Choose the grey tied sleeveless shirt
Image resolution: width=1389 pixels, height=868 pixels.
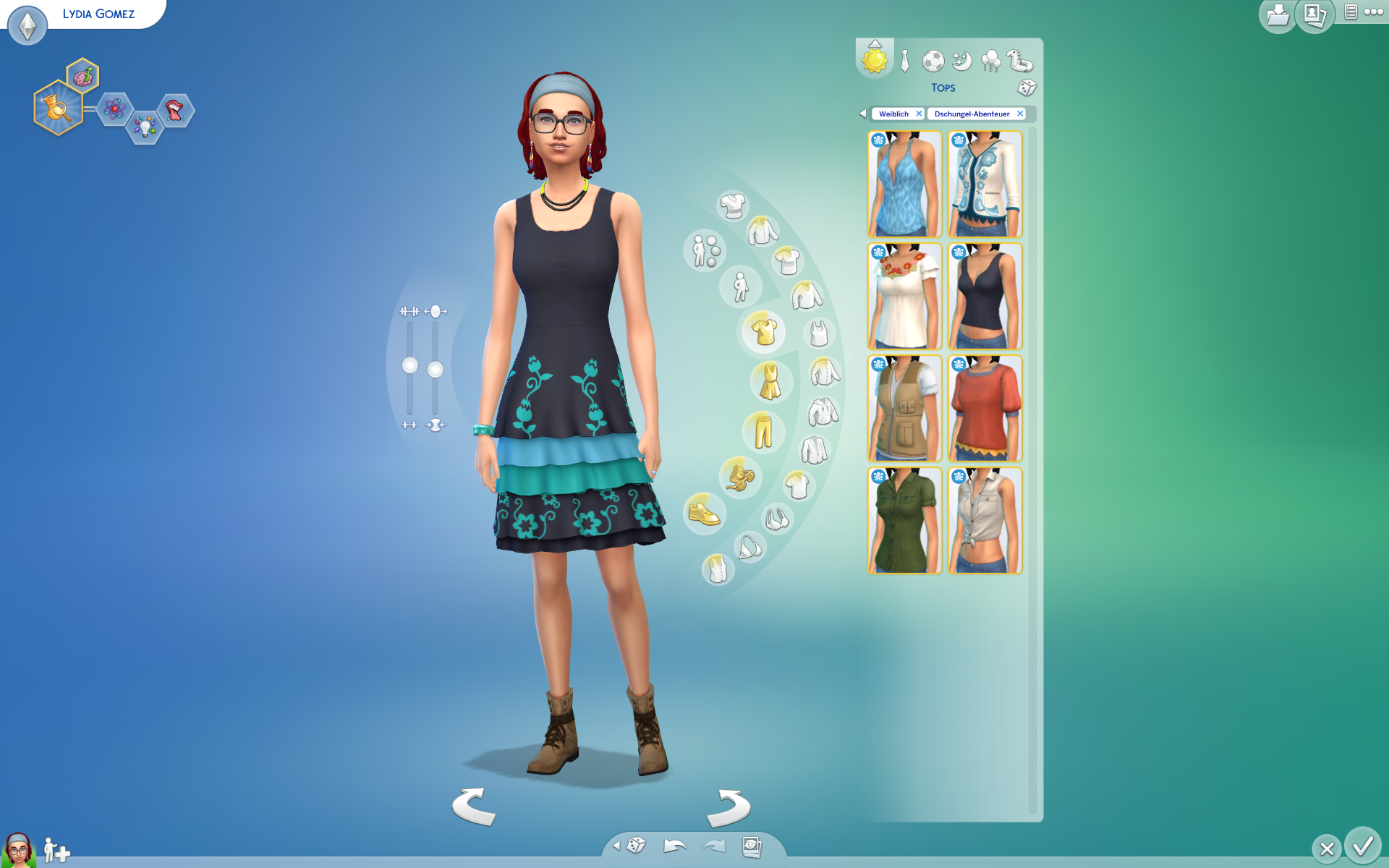pyautogui.click(x=985, y=521)
